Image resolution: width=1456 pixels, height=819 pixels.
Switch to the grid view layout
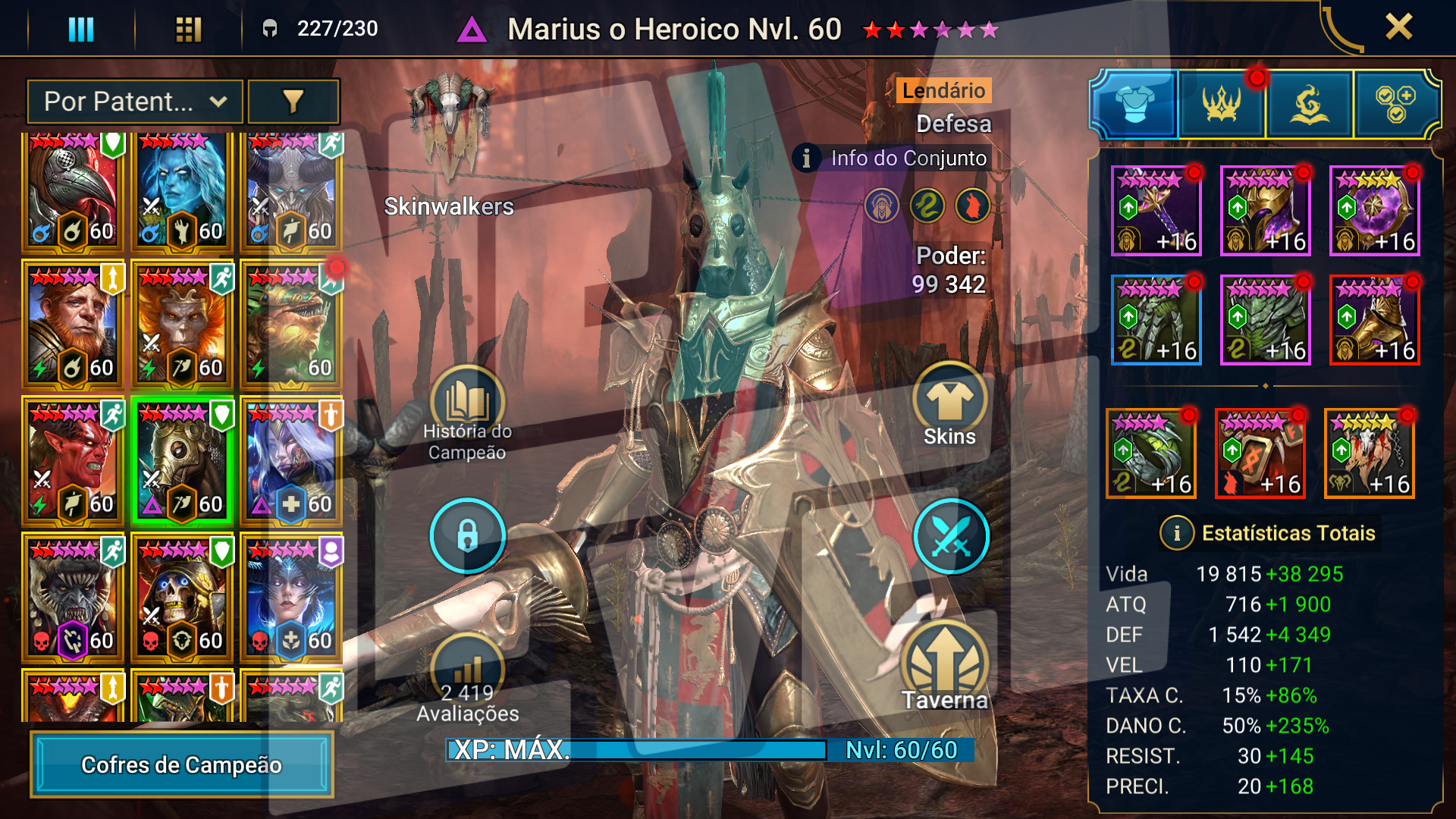(x=188, y=30)
